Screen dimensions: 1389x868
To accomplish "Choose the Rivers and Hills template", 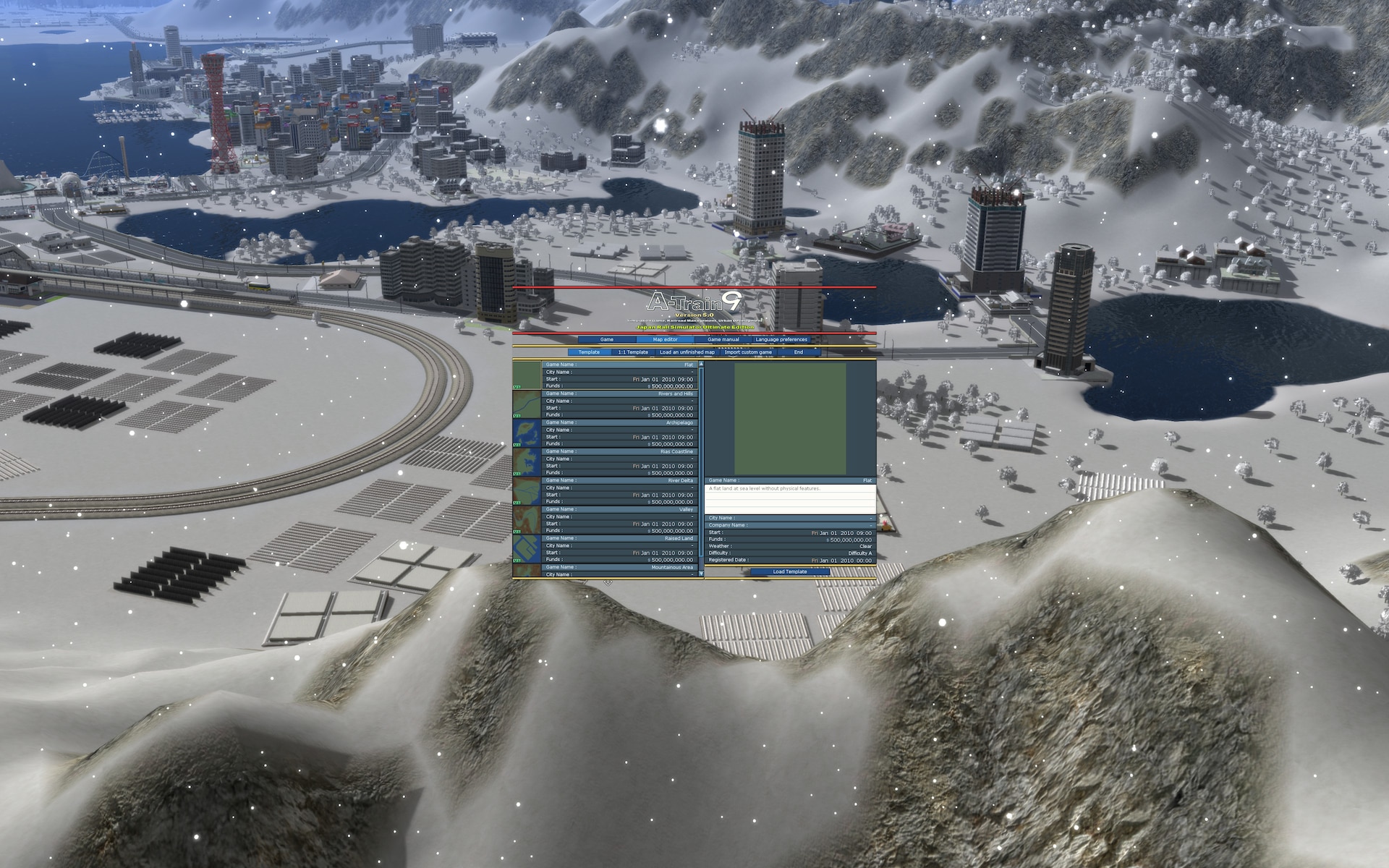I will pyautogui.click(x=619, y=404).
